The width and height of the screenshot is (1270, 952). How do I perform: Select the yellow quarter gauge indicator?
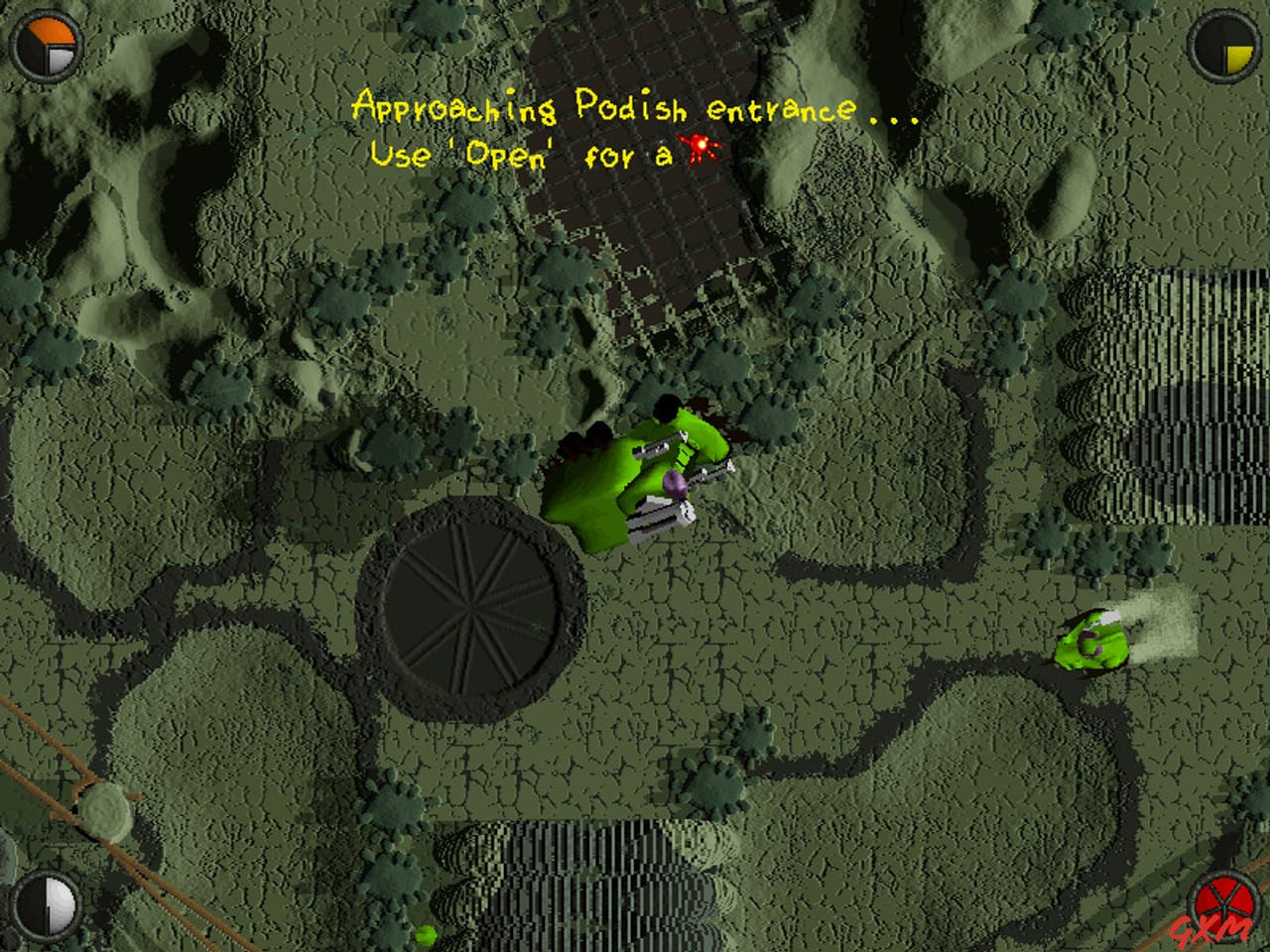(x=1234, y=55)
